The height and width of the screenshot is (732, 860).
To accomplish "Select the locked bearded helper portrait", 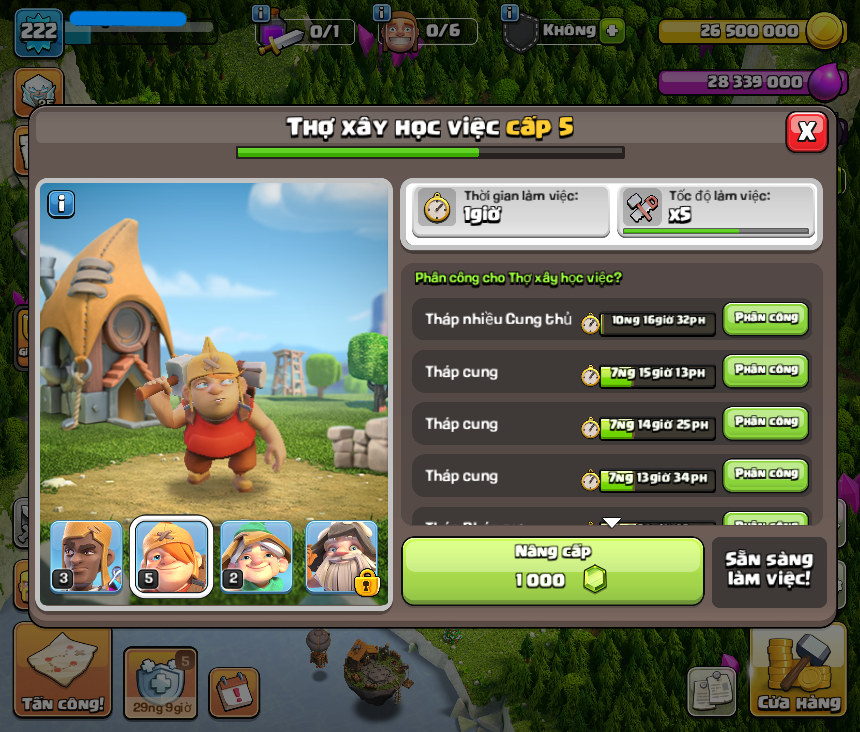I will pyautogui.click(x=342, y=557).
